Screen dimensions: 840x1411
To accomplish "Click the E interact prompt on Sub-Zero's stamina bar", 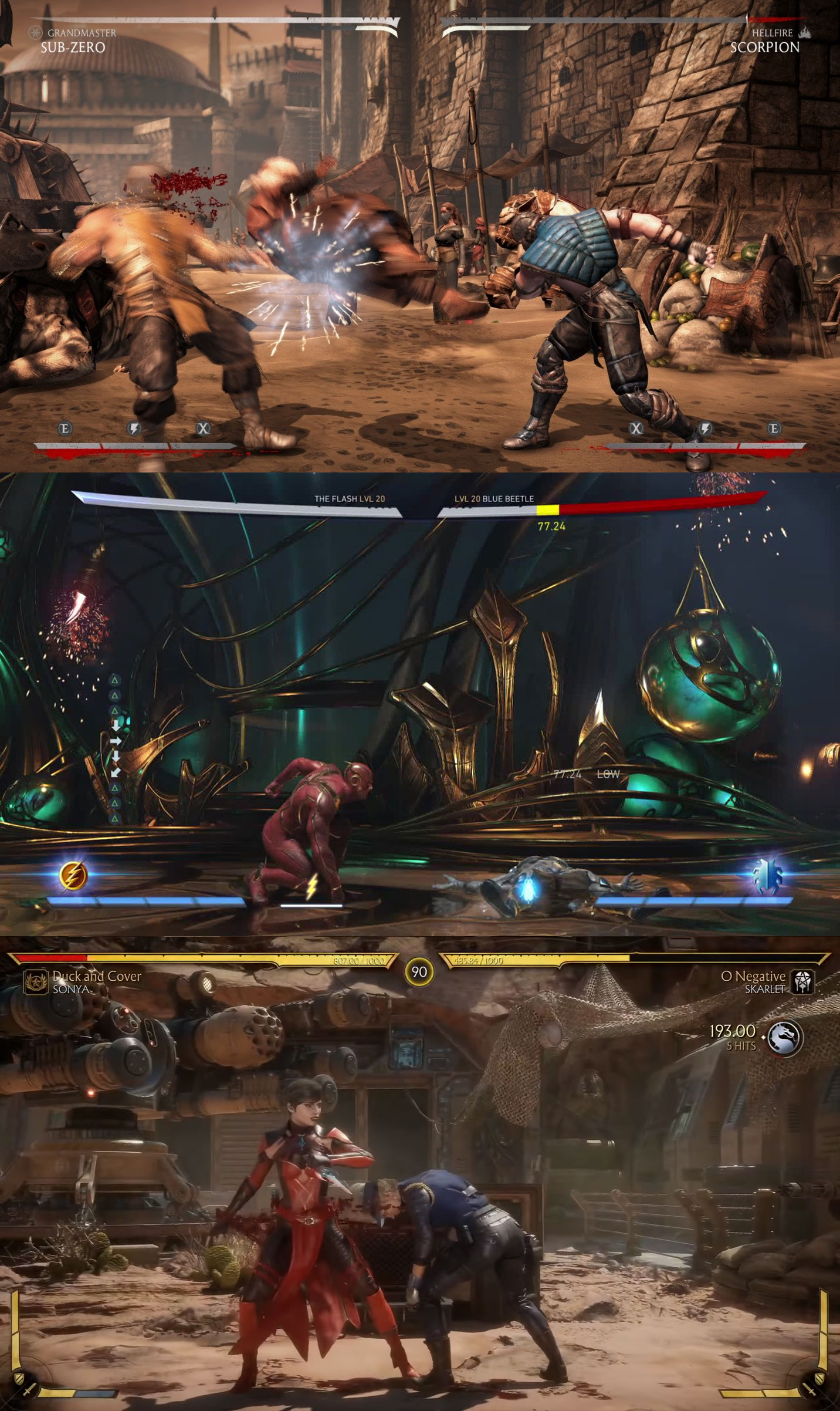I will (65, 429).
